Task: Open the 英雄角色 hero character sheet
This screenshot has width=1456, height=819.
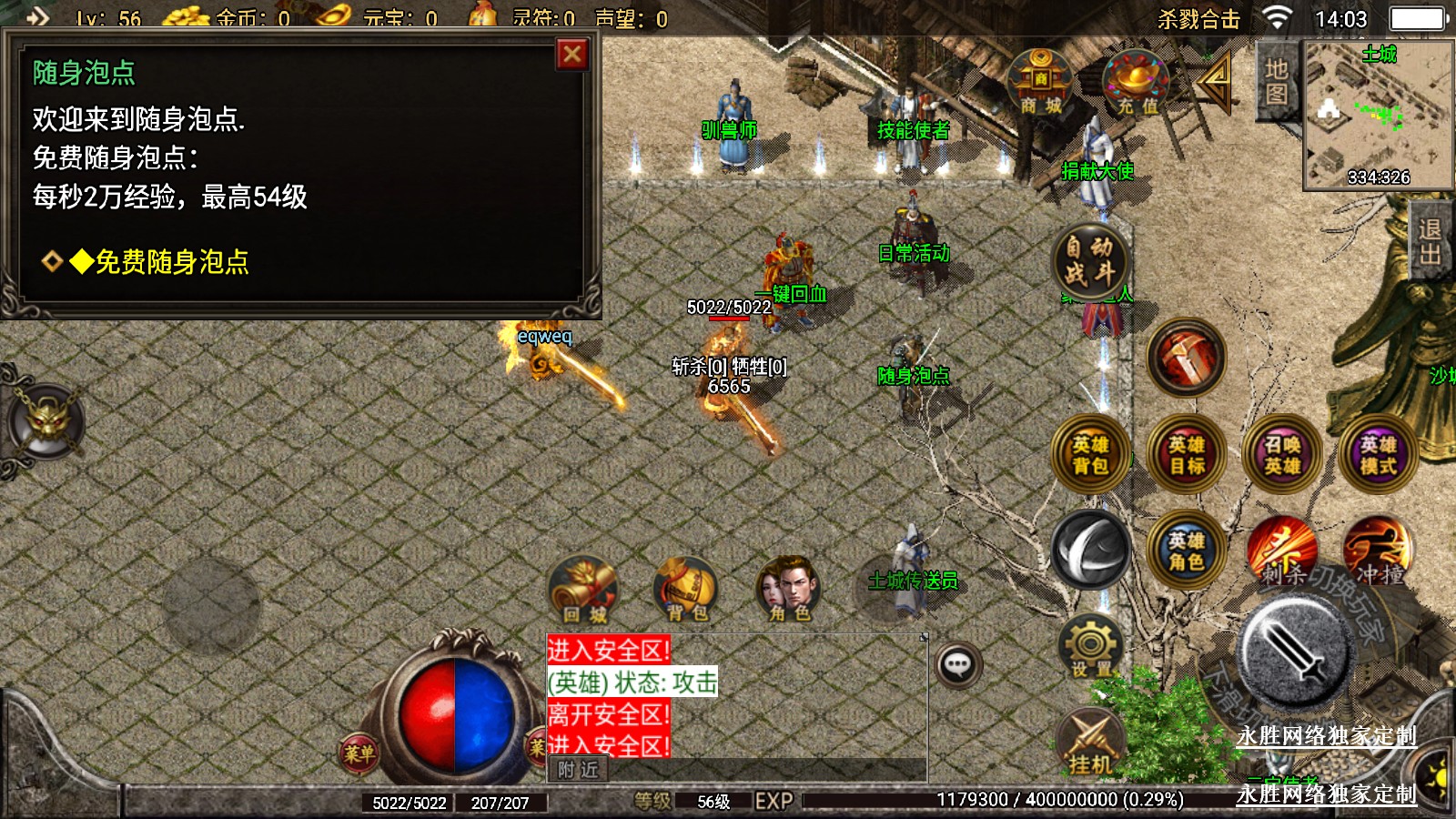Action: 1187,551
